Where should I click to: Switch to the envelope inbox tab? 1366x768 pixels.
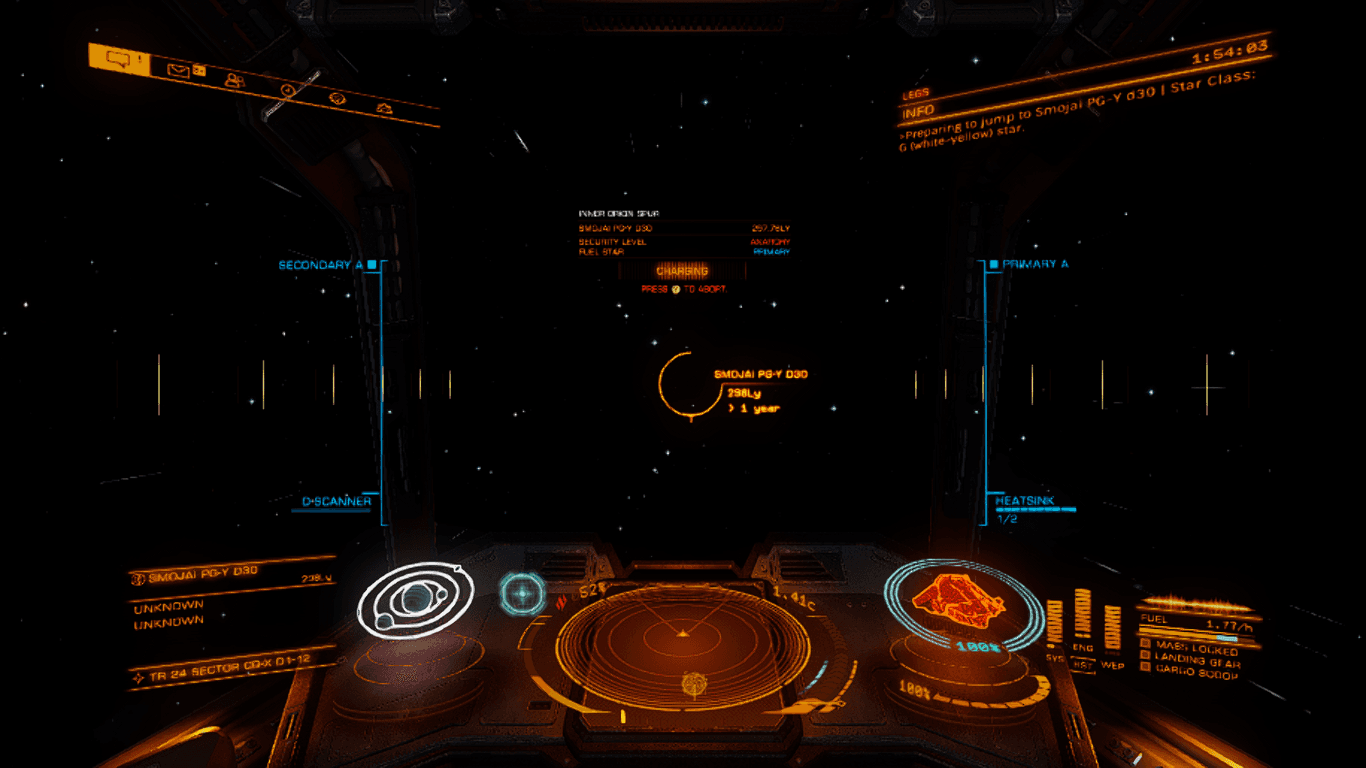180,71
